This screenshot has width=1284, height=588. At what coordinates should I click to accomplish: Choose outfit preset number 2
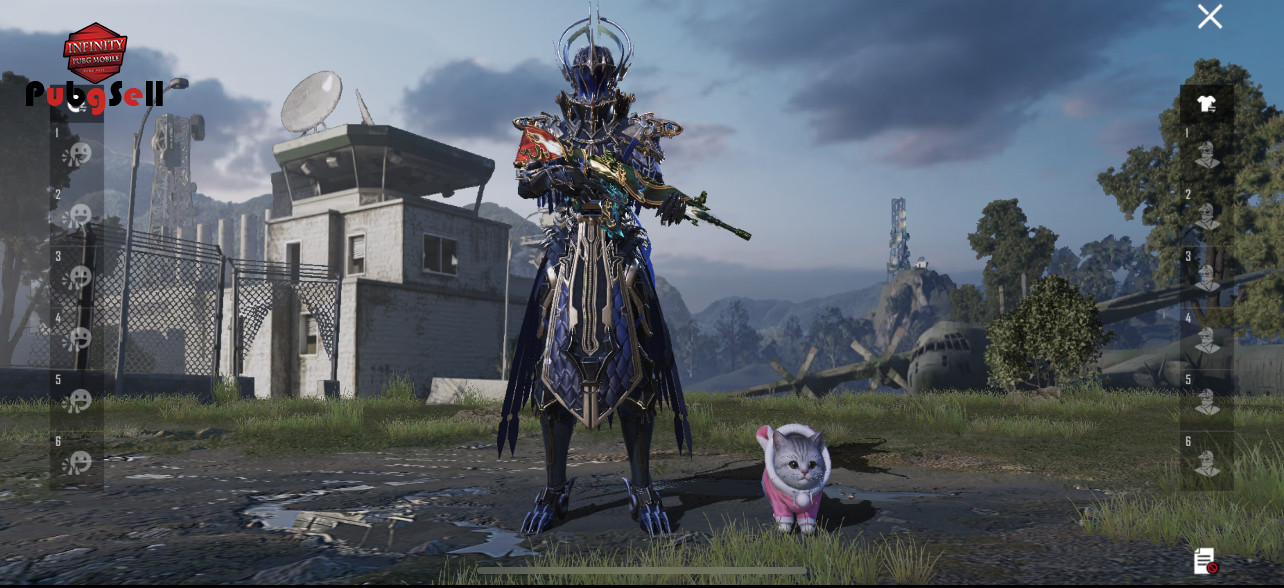1207,216
